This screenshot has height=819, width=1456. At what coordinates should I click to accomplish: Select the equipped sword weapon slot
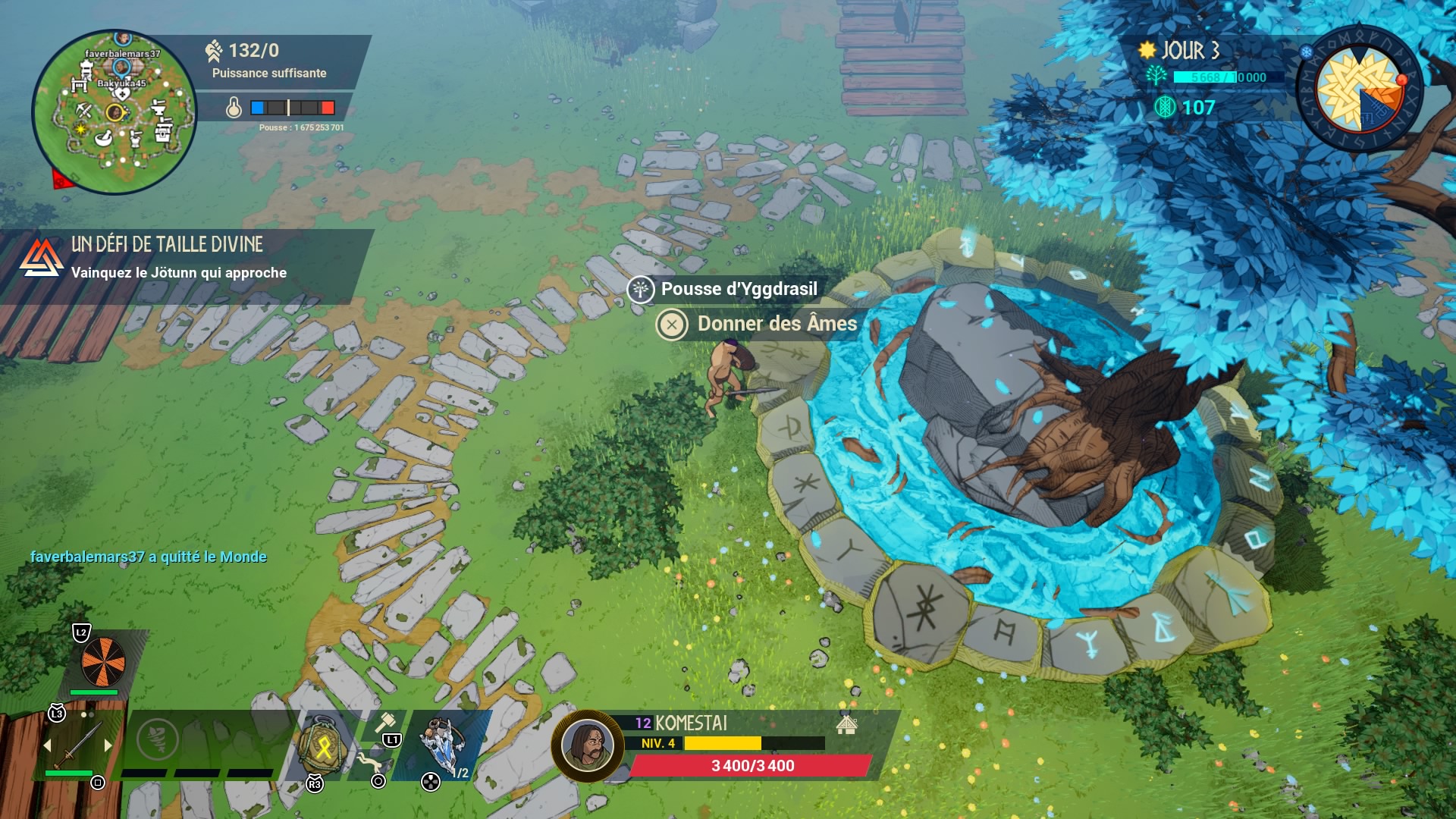pyautogui.click(x=78, y=744)
